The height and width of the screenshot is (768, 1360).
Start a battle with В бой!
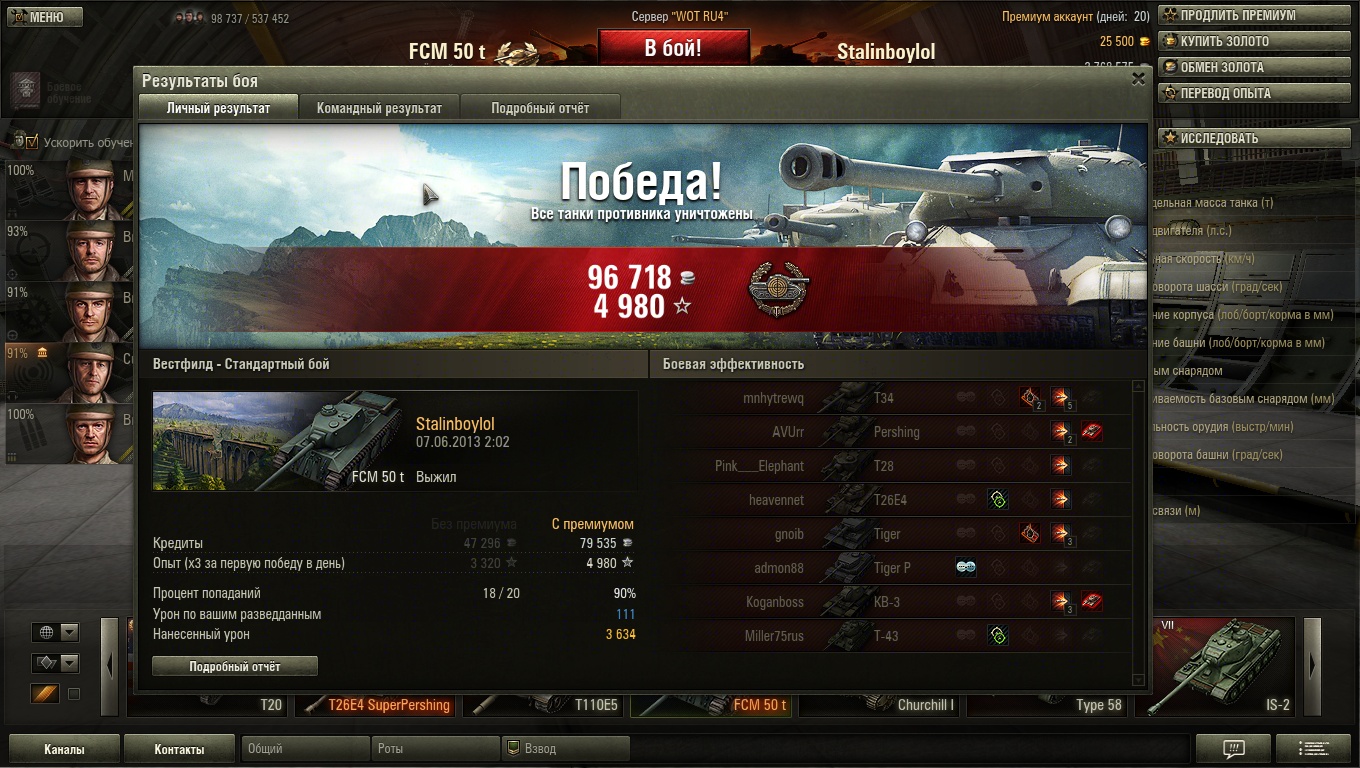[x=673, y=48]
